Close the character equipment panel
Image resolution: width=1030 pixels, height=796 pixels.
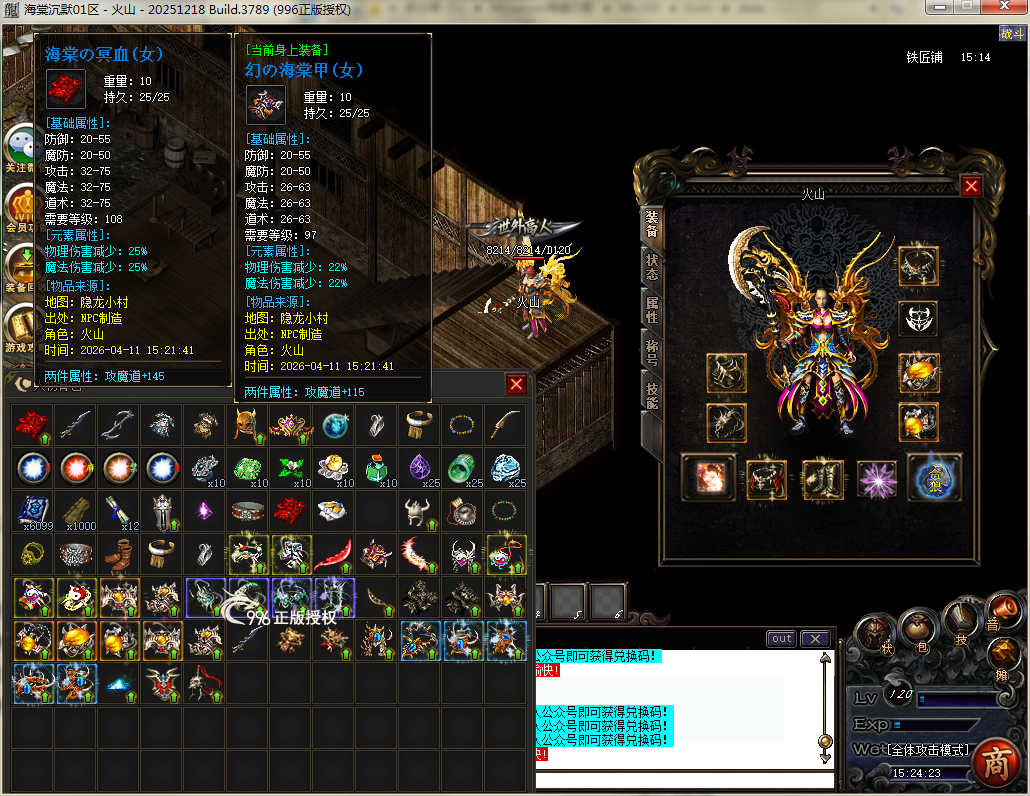(x=970, y=186)
